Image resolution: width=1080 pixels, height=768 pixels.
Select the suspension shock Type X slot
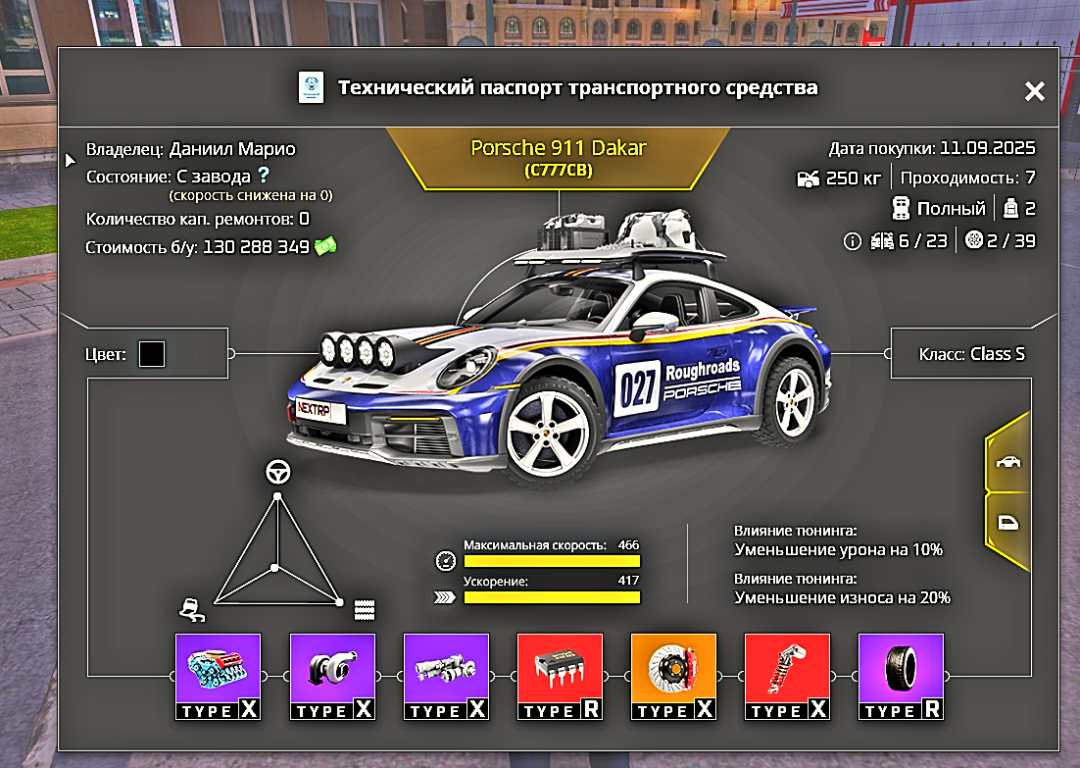point(788,676)
